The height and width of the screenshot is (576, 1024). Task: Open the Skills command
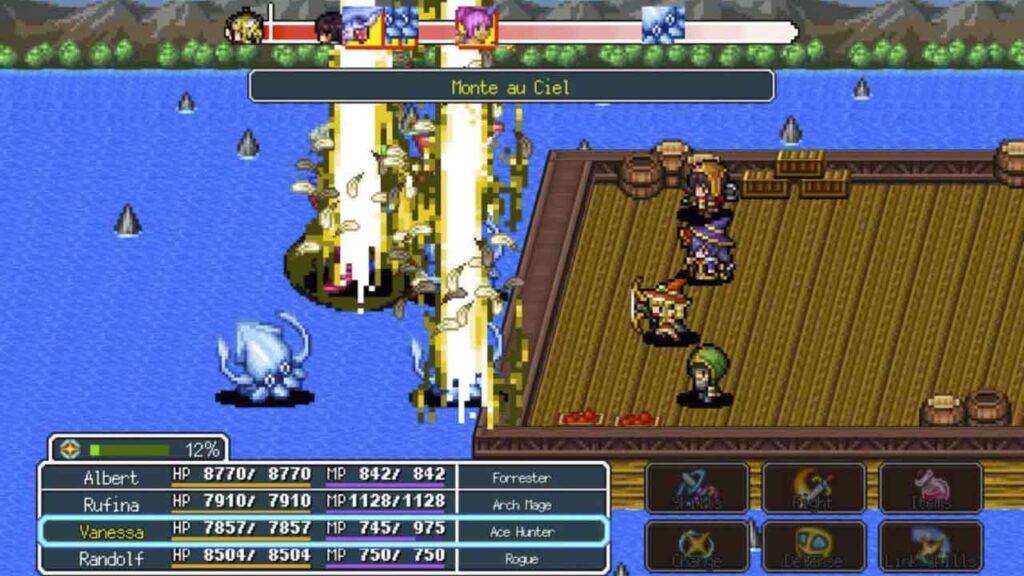click(697, 488)
